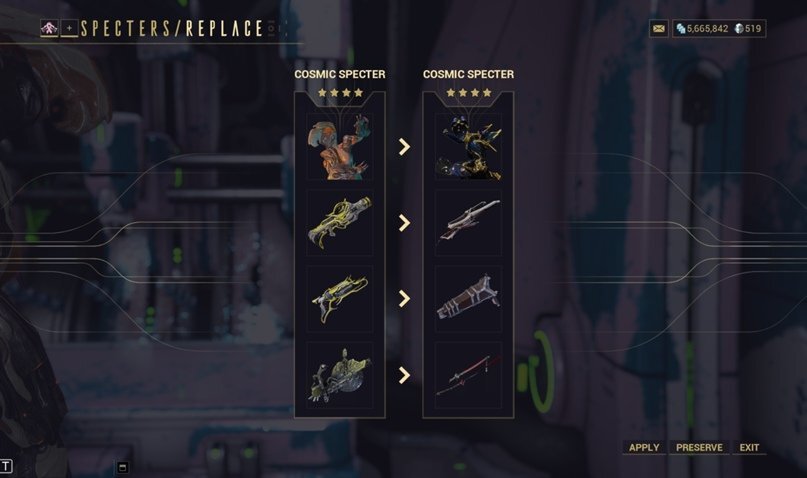807x478 pixels.
Task: Select the current specter's gold-trimmed pistol slot
Action: pos(339,298)
